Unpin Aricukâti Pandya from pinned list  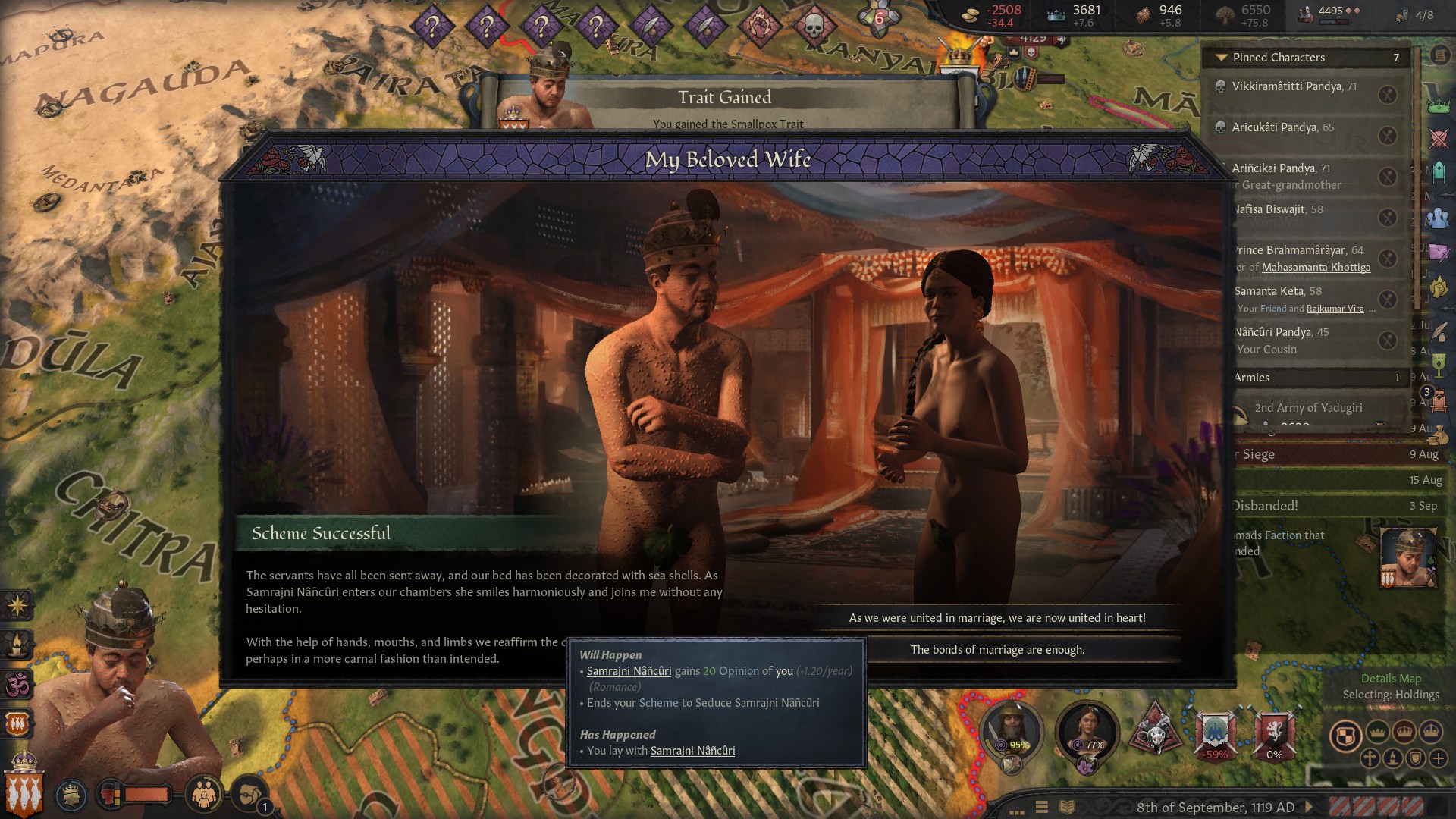coord(1387,136)
